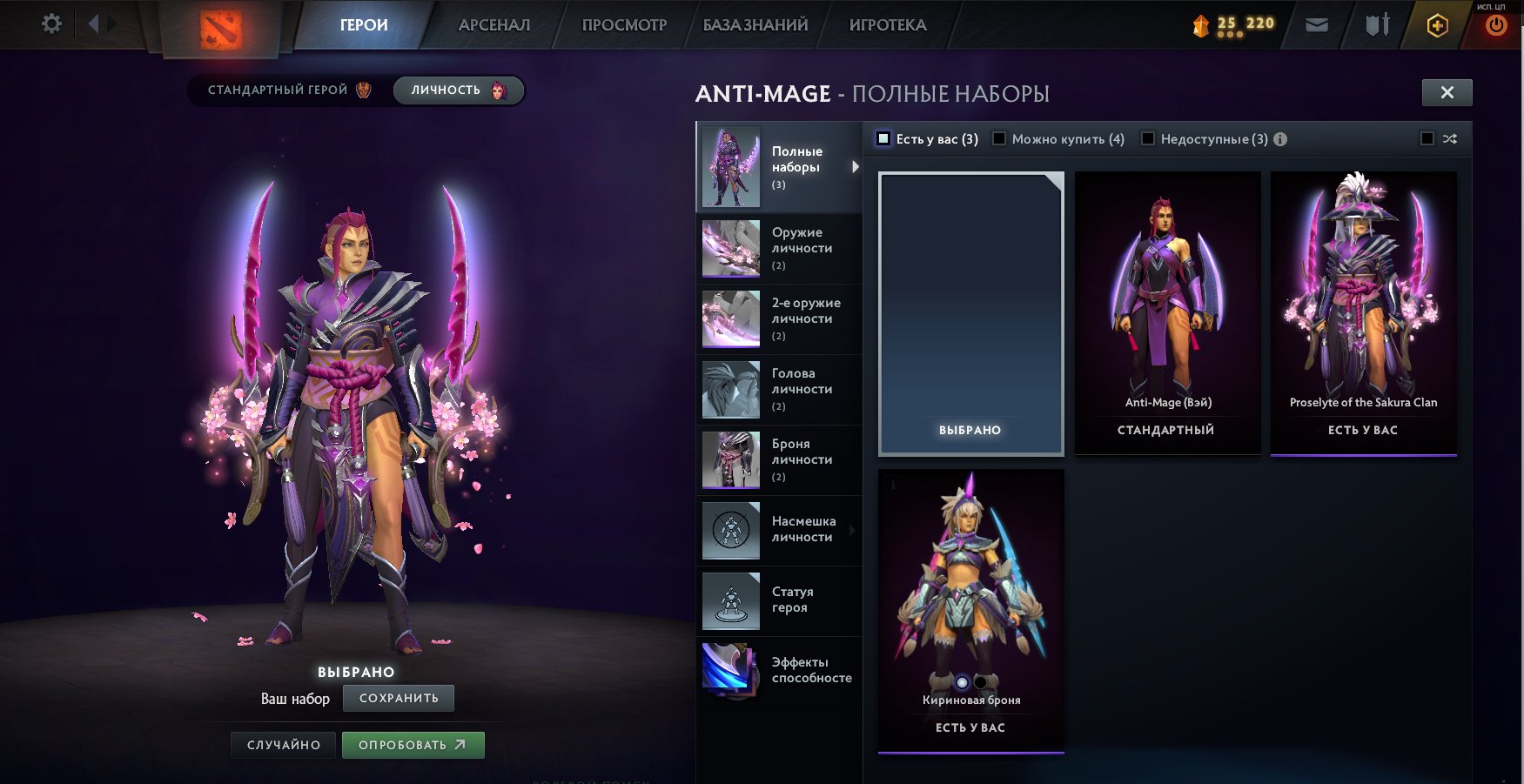Open the mail/notifications envelope icon
Screen dimensions: 1524x784
click(x=1317, y=24)
